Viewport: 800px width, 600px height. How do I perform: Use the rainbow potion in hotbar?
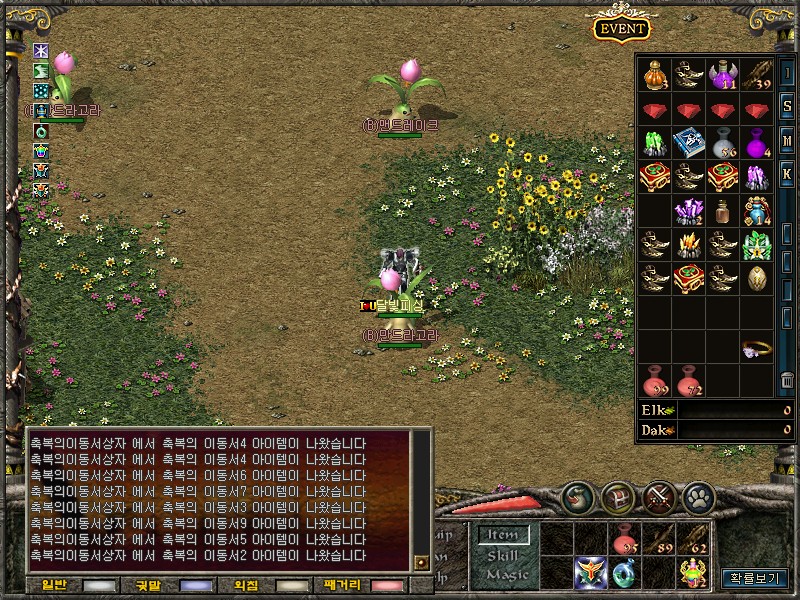693,572
